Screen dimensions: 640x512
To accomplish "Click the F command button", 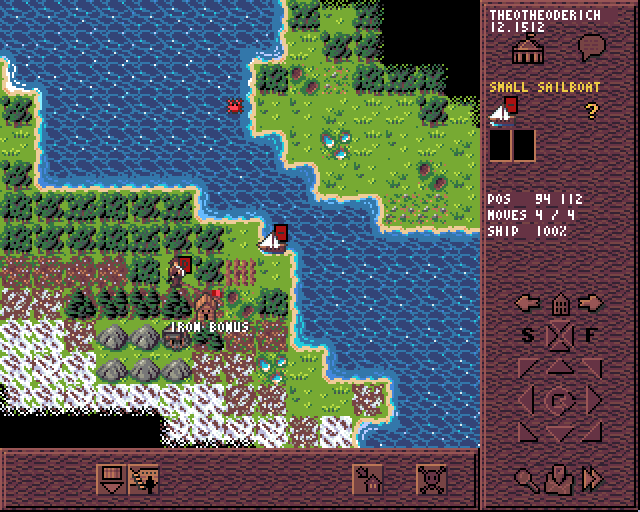I will pyautogui.click(x=591, y=335).
